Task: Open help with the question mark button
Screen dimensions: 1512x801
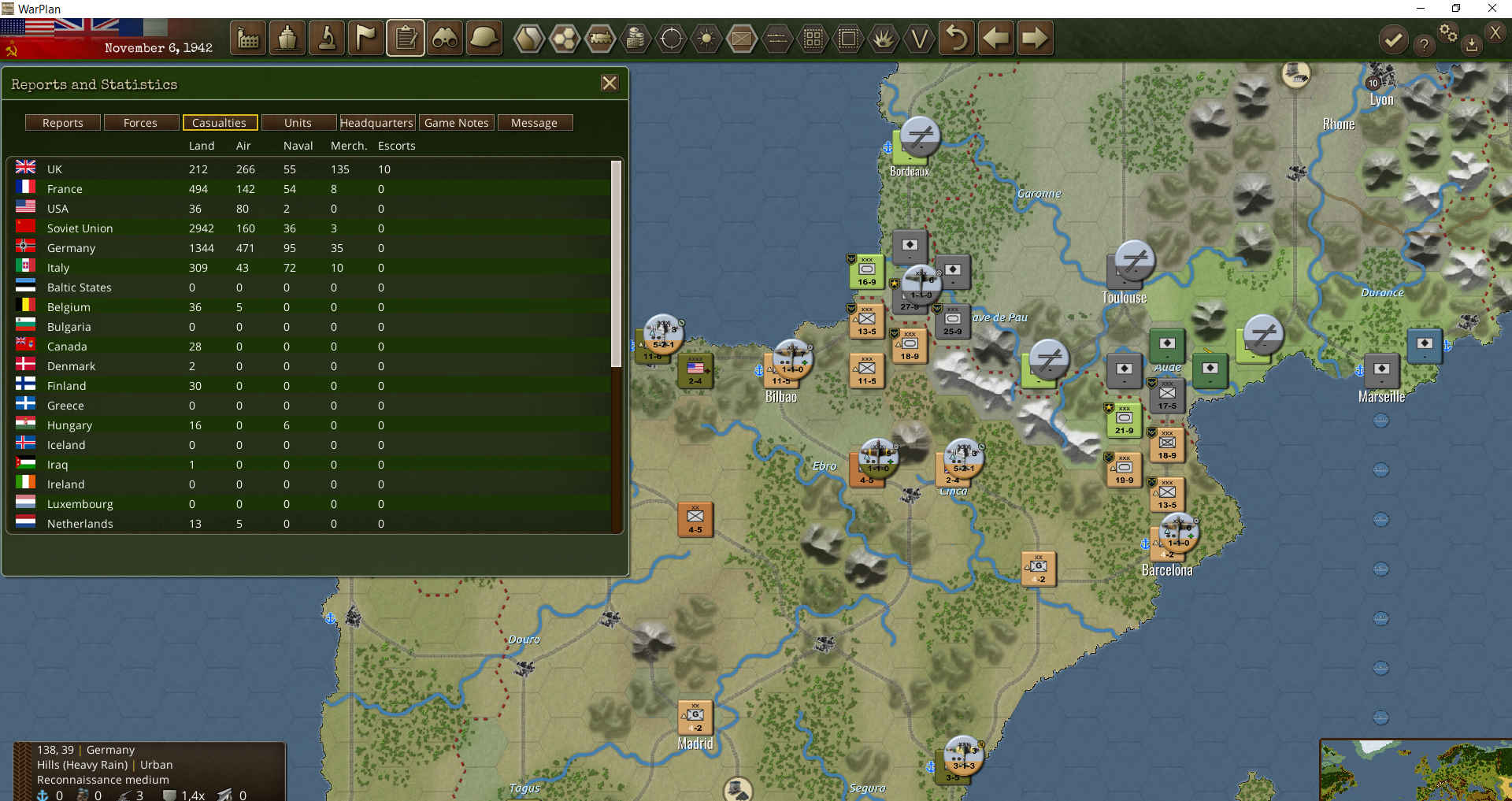Action: [x=1423, y=45]
